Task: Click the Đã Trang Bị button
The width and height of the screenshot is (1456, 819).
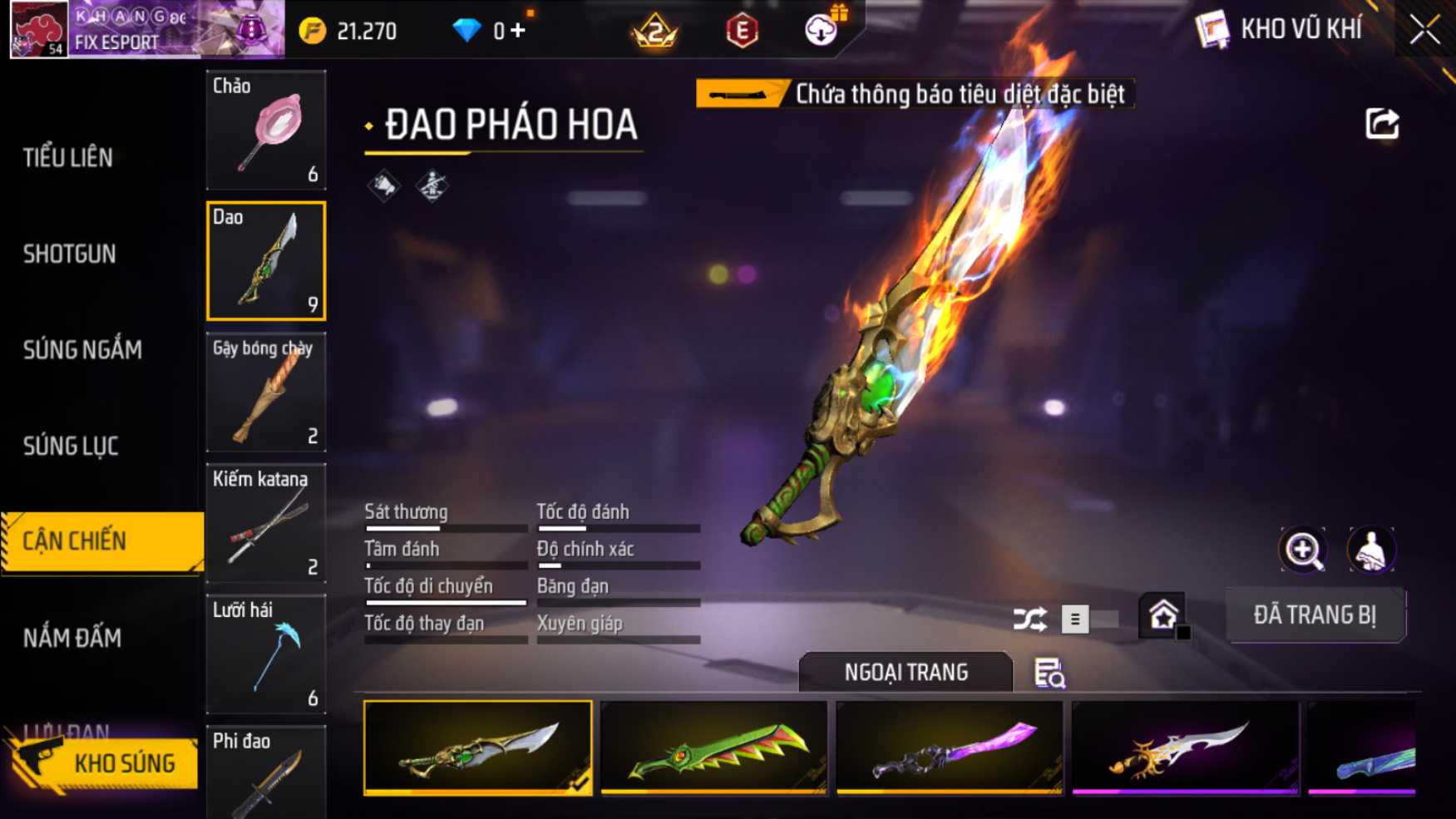Action: click(1315, 615)
